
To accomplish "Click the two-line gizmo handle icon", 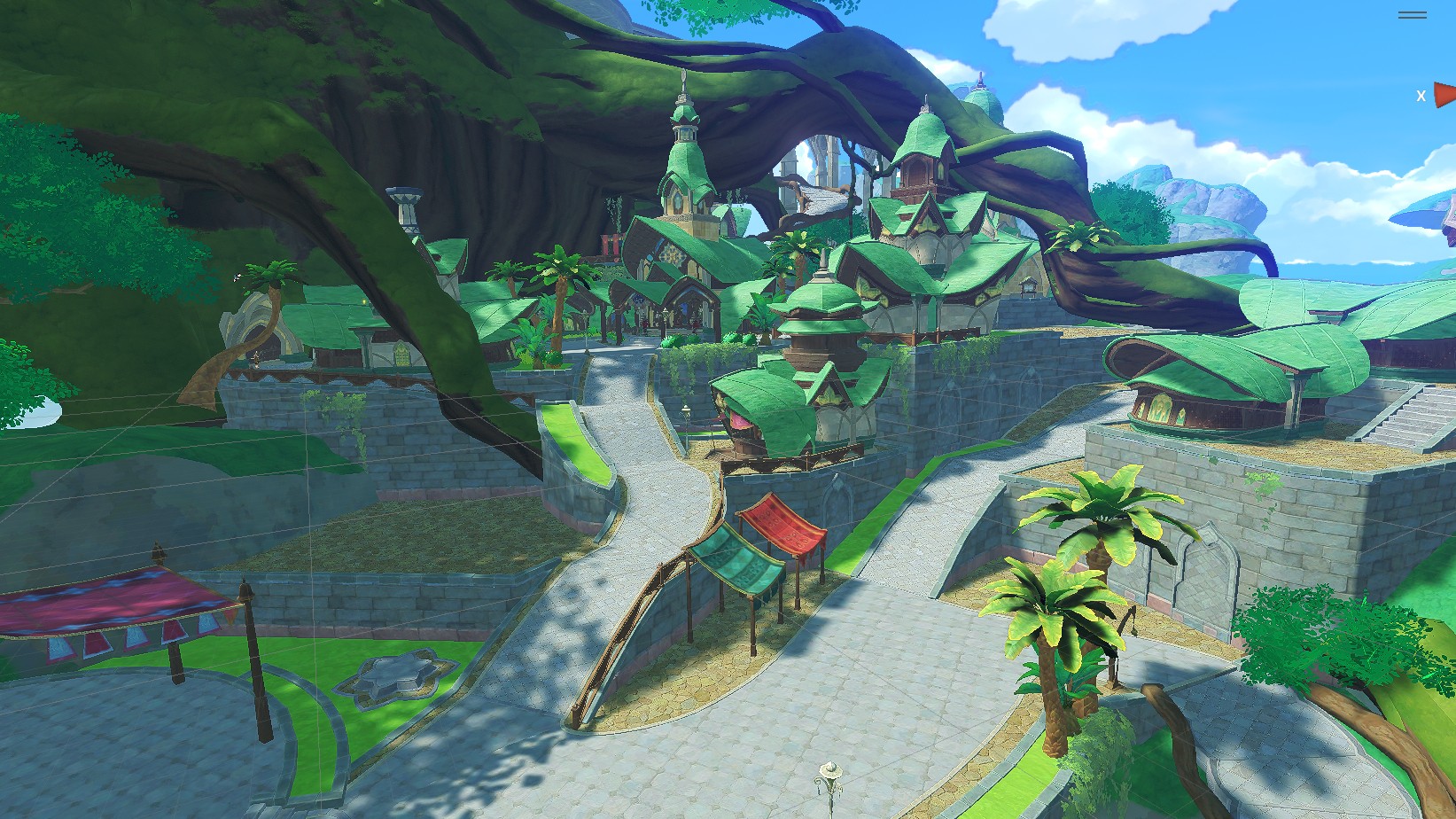I will tap(1412, 15).
